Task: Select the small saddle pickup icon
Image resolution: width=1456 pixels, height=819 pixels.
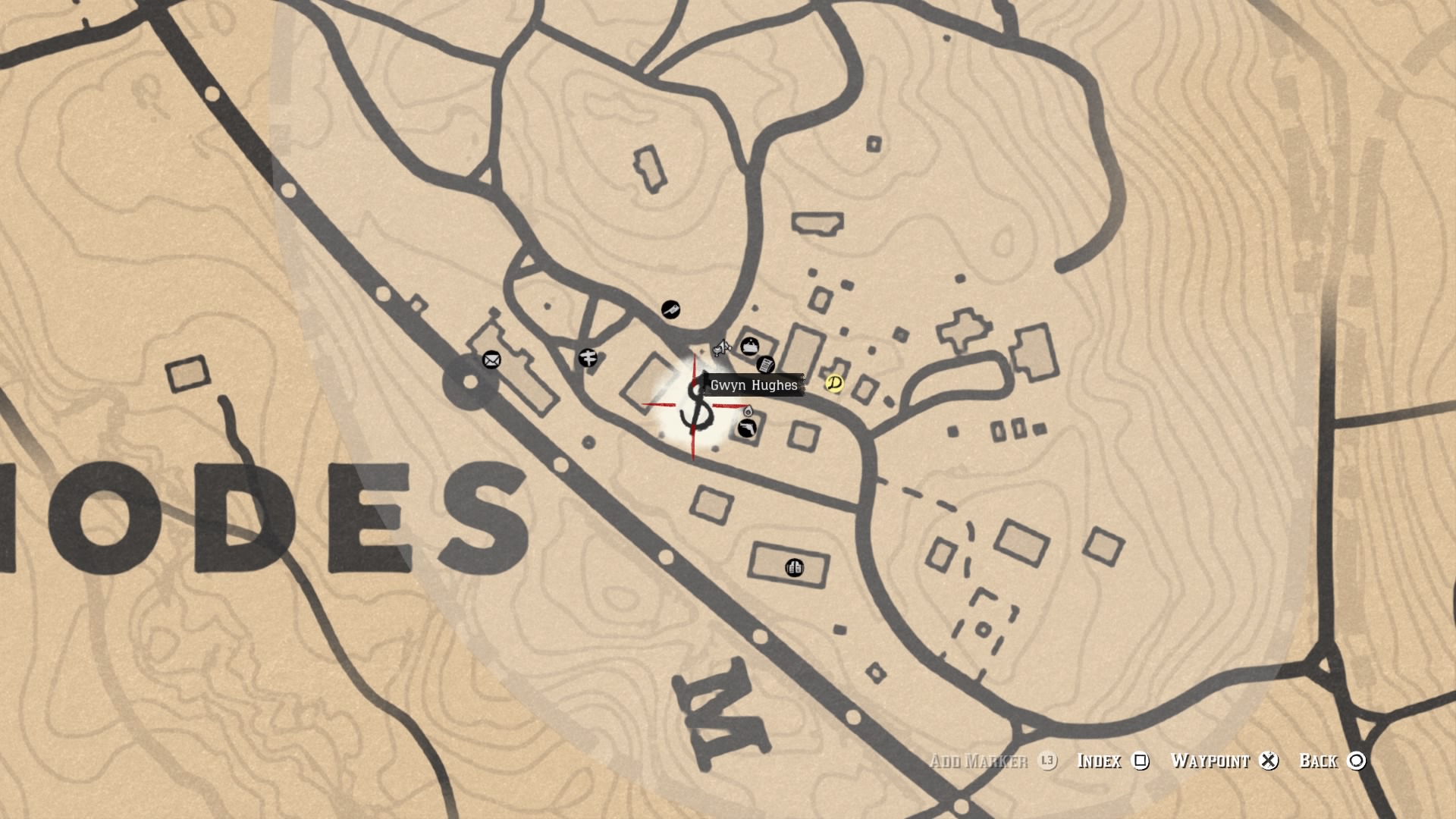Action: (x=722, y=348)
